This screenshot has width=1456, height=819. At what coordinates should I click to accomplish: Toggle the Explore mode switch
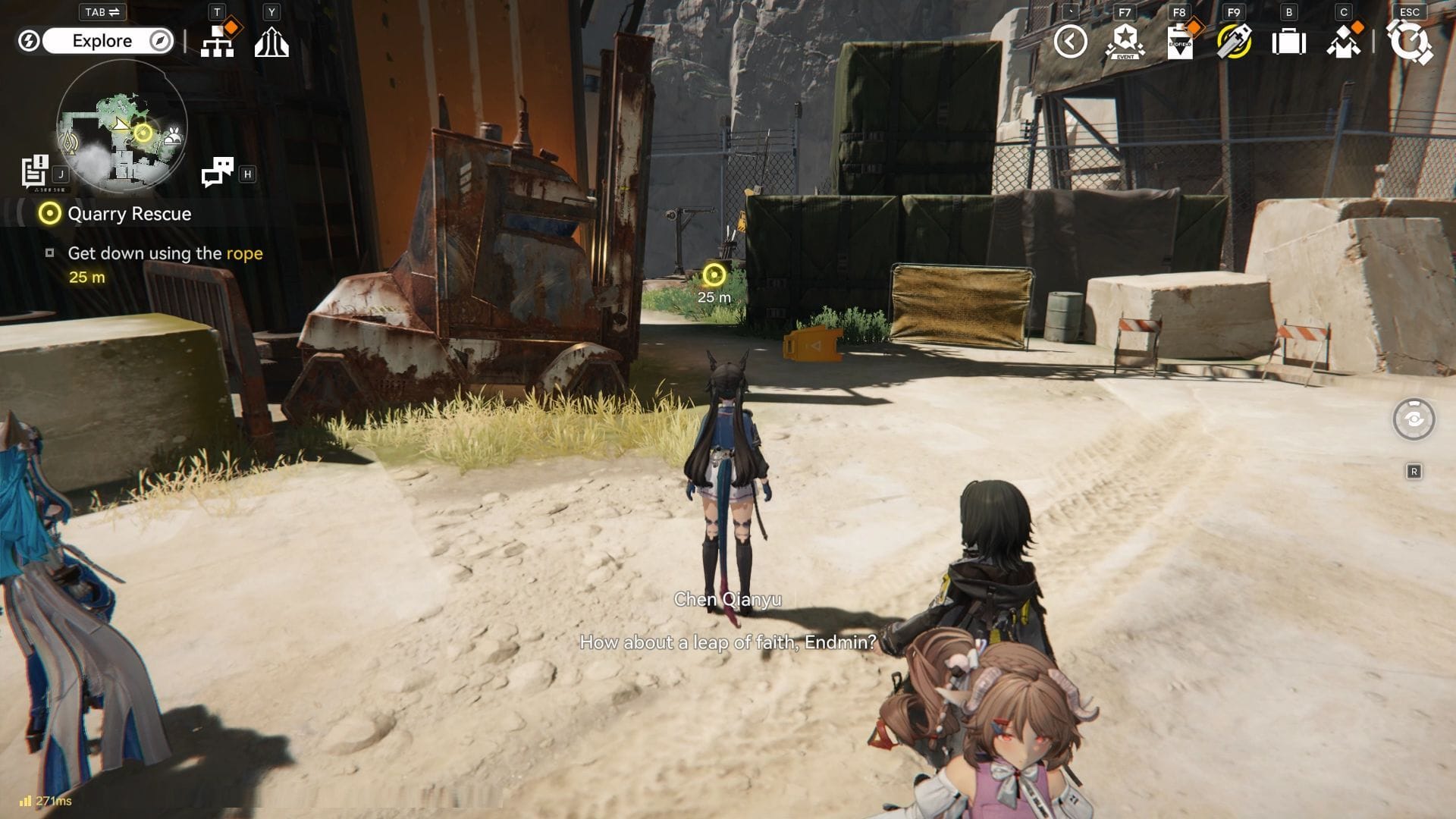(102, 41)
